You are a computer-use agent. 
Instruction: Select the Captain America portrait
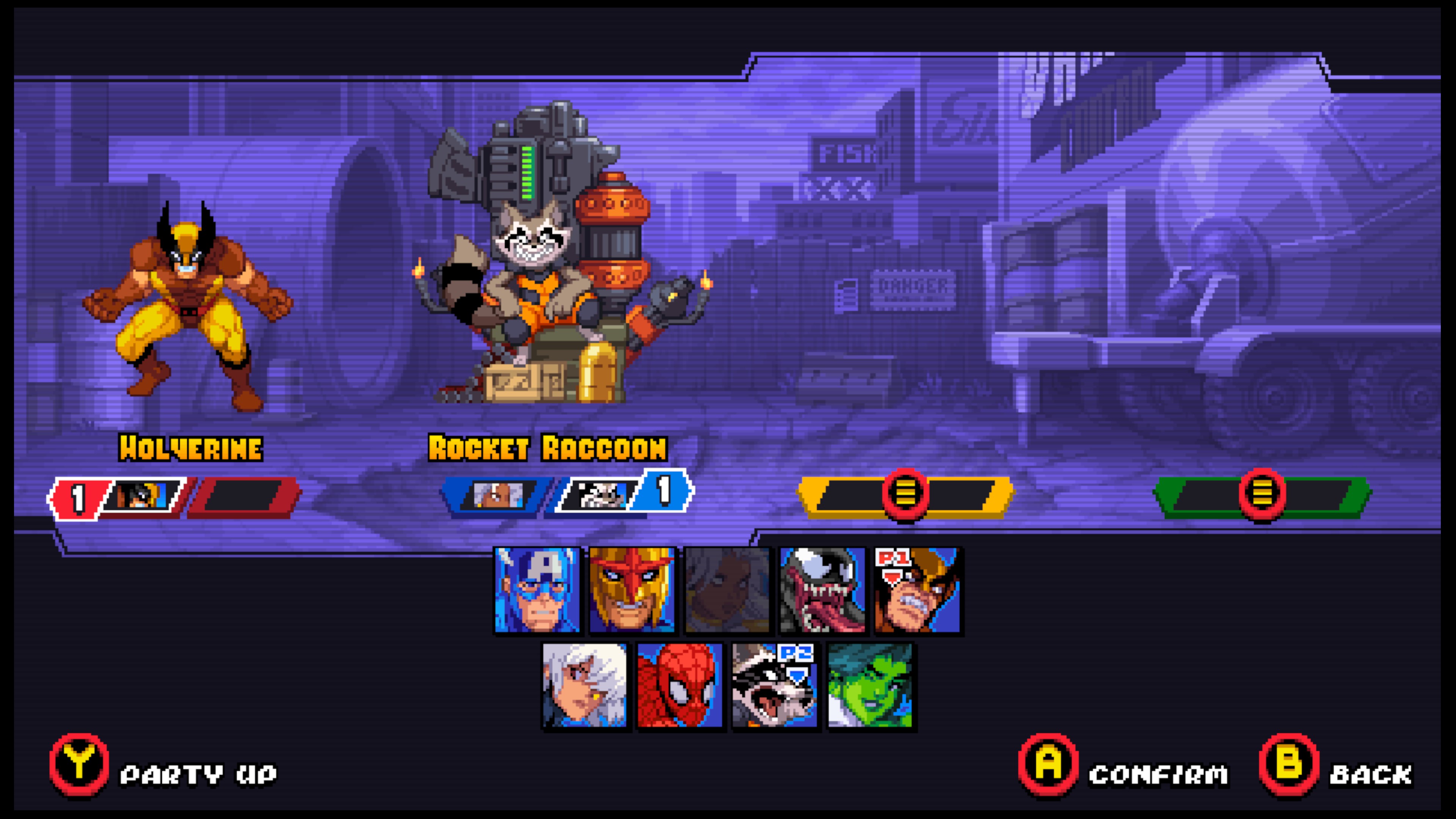click(x=537, y=590)
